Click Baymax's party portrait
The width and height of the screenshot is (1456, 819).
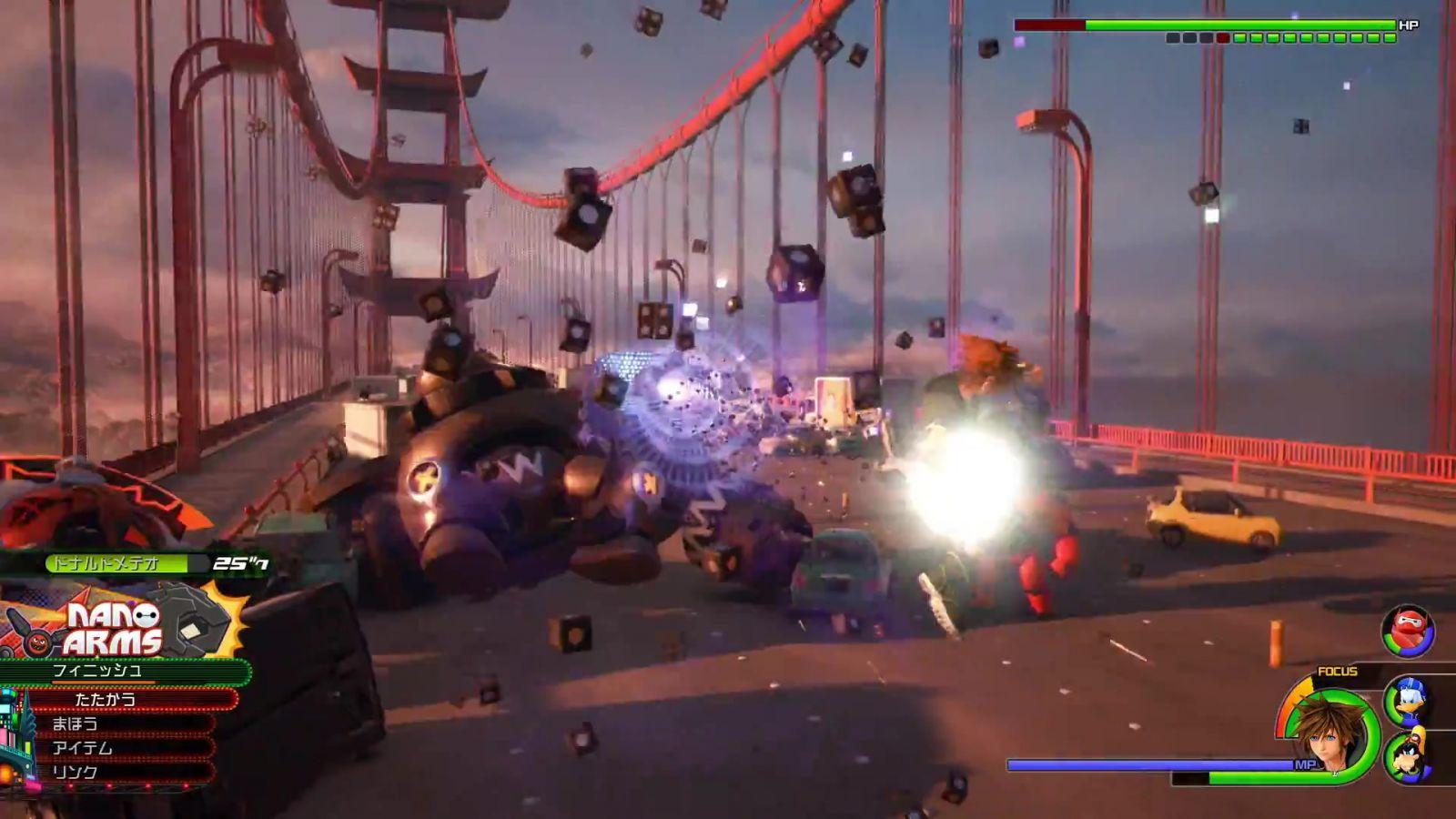click(x=1408, y=631)
